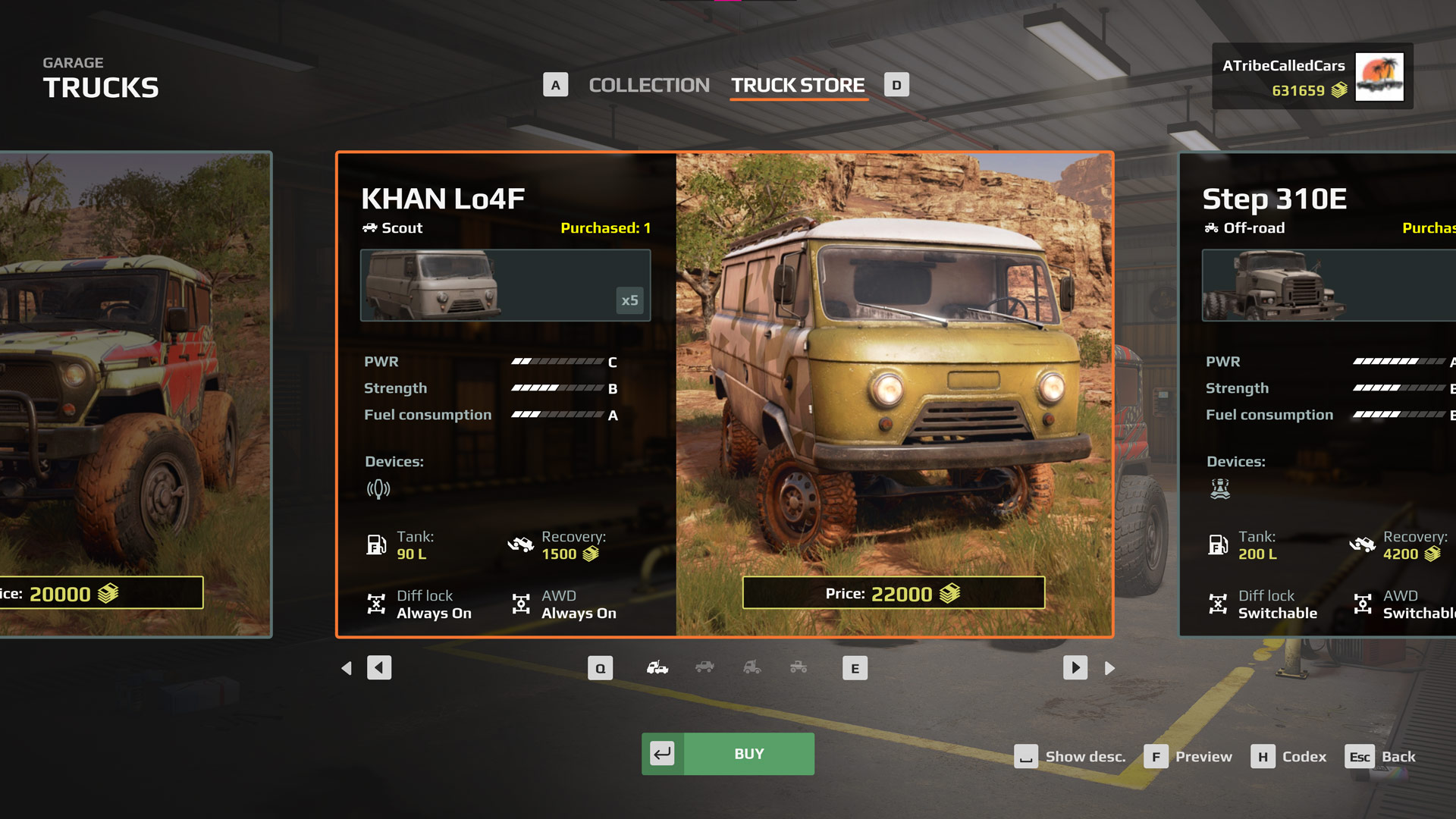
Task: Filter by the off-road pickup category icon
Action: pos(799,668)
